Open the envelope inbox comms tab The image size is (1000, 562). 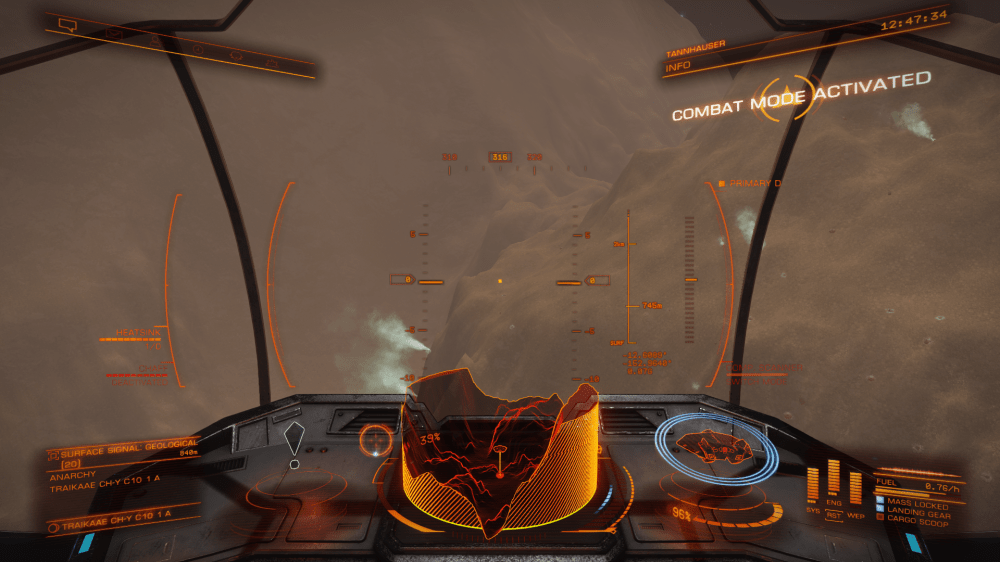114,33
